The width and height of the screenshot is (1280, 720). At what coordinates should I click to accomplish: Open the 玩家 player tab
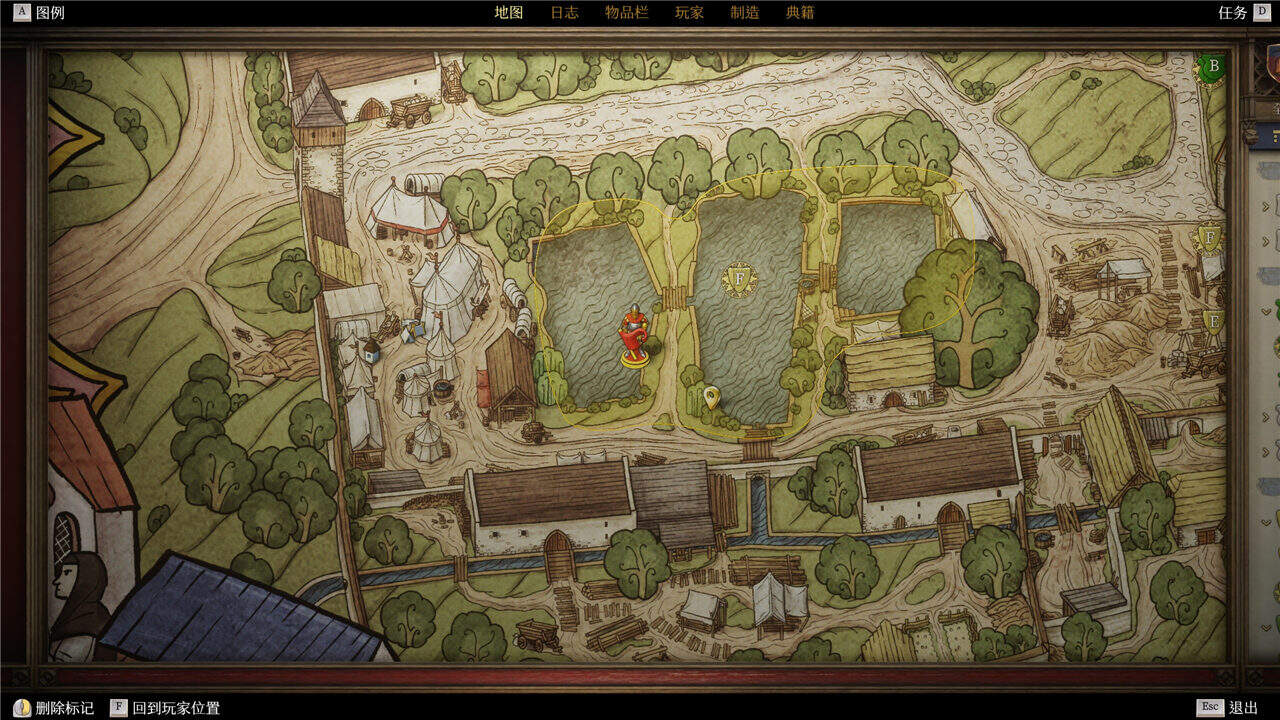(689, 13)
